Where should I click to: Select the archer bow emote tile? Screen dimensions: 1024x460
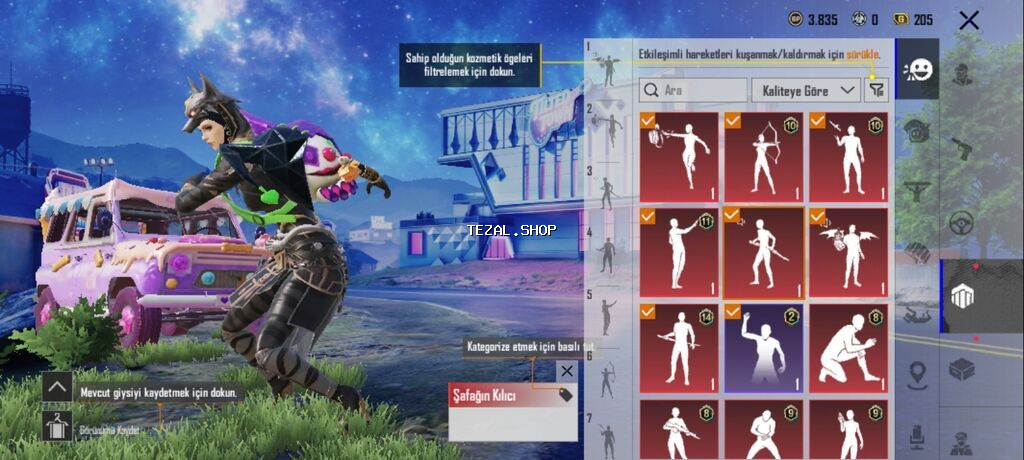pos(764,157)
